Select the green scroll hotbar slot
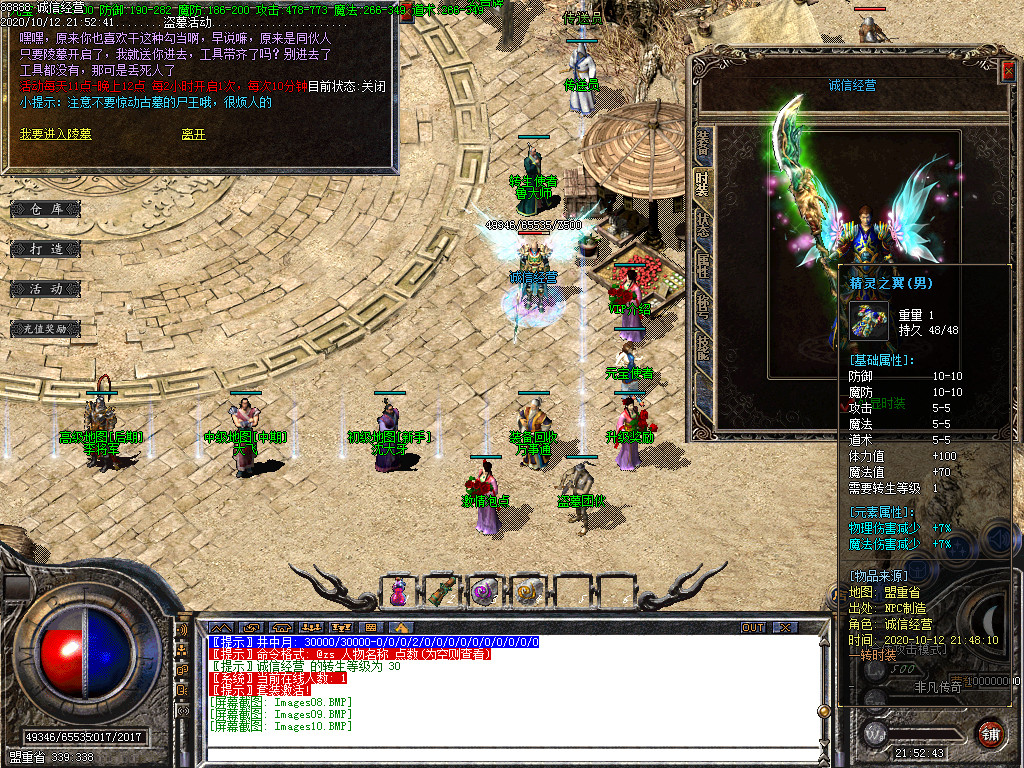This screenshot has height=768, width=1024. pos(441,592)
